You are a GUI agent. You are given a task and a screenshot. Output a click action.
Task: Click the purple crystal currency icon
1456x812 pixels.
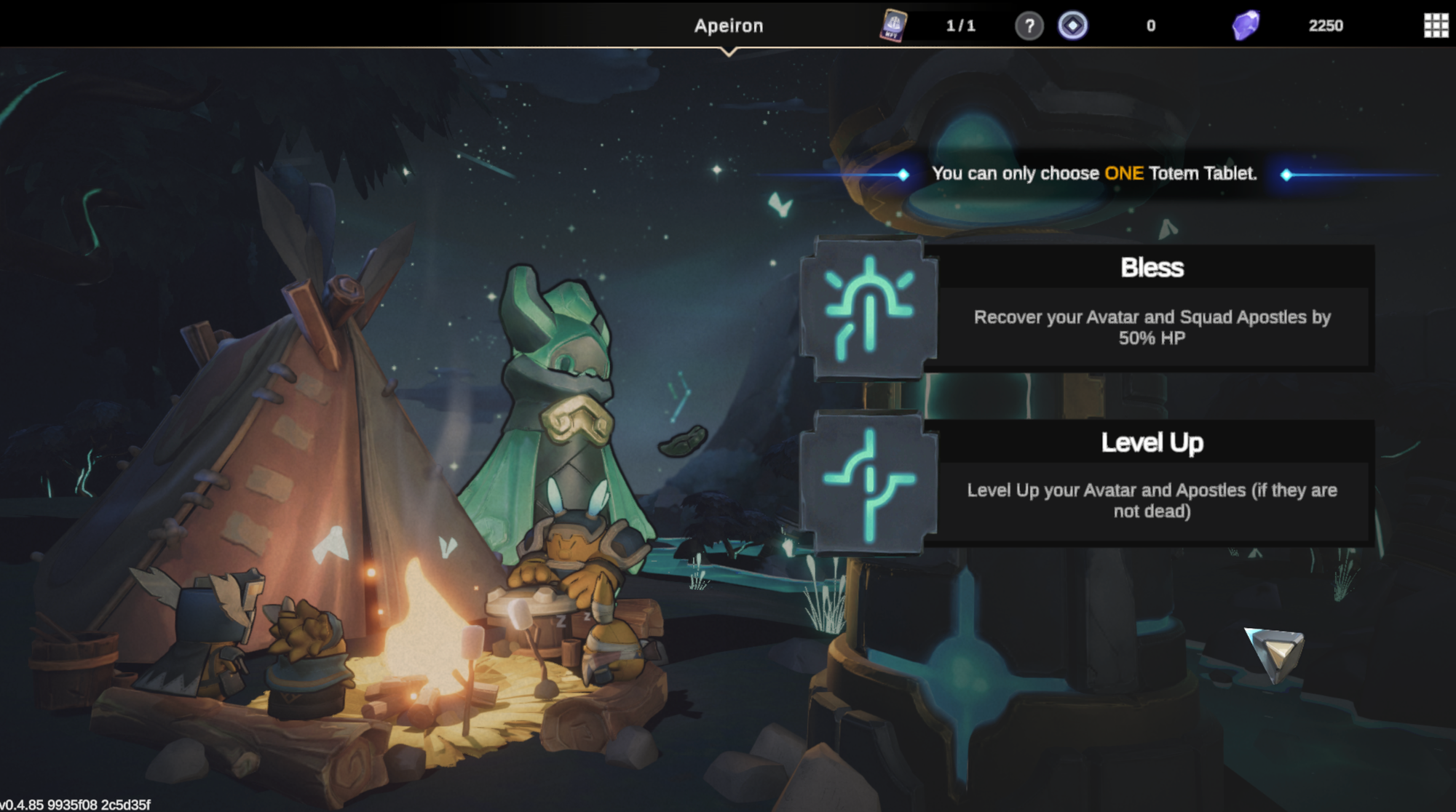click(x=1246, y=25)
